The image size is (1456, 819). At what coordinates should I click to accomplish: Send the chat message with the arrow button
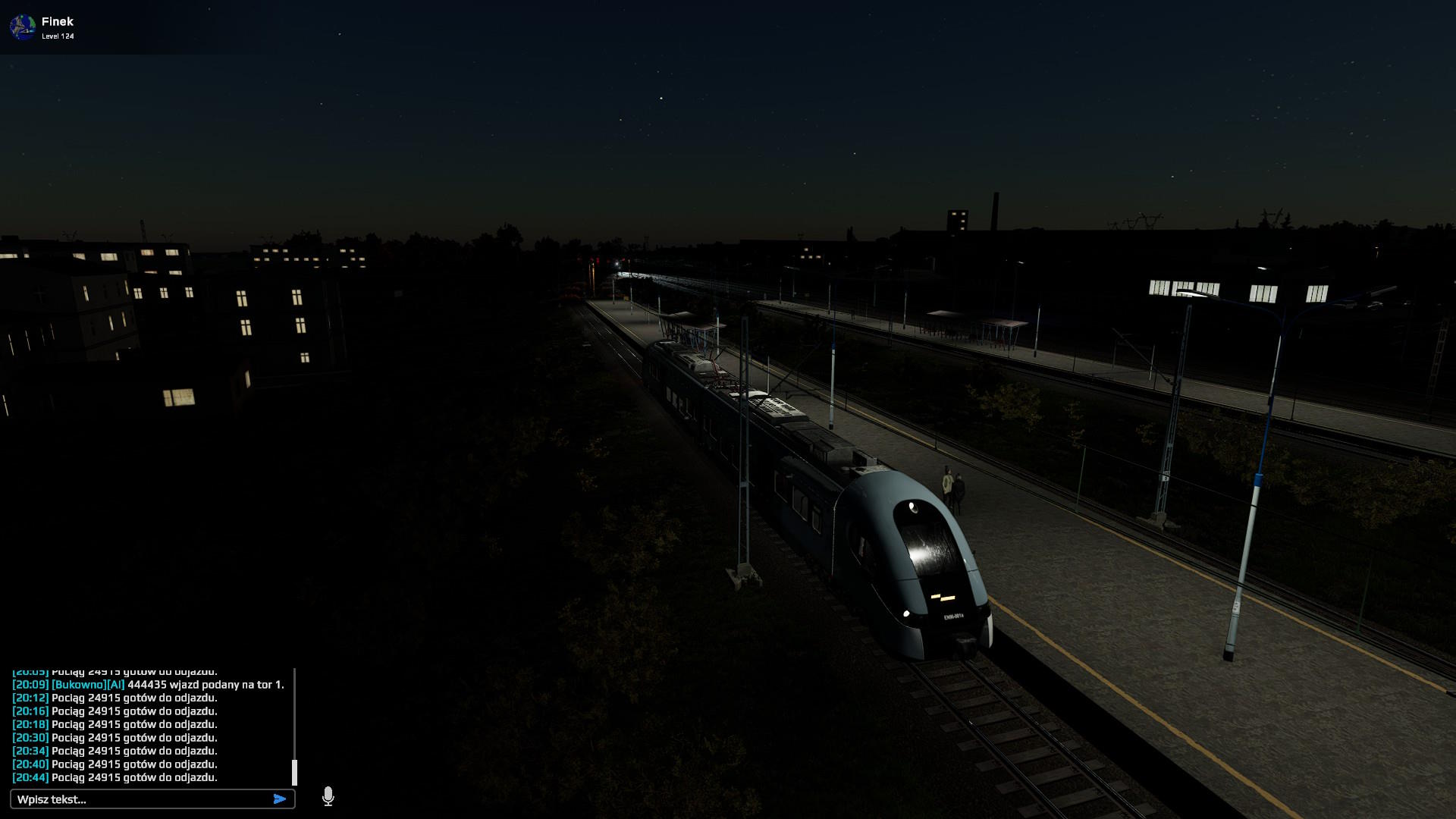coord(280,799)
